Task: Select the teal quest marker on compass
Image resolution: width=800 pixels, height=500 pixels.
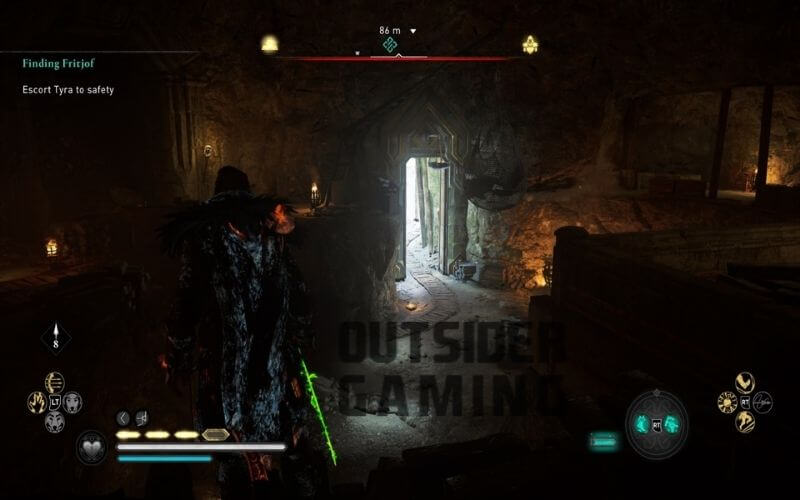Action: click(390, 45)
